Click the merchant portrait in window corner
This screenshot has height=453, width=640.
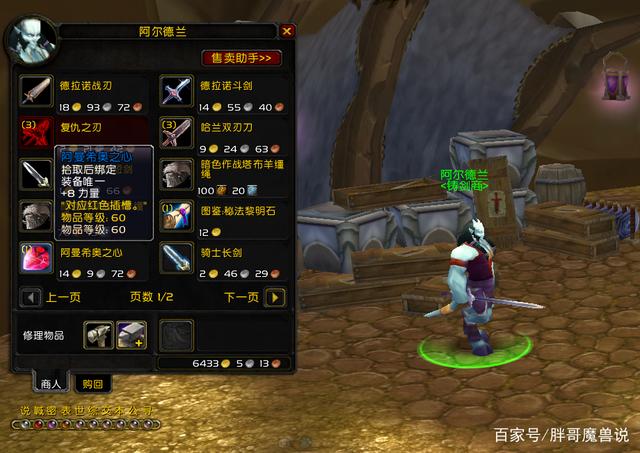30,38
